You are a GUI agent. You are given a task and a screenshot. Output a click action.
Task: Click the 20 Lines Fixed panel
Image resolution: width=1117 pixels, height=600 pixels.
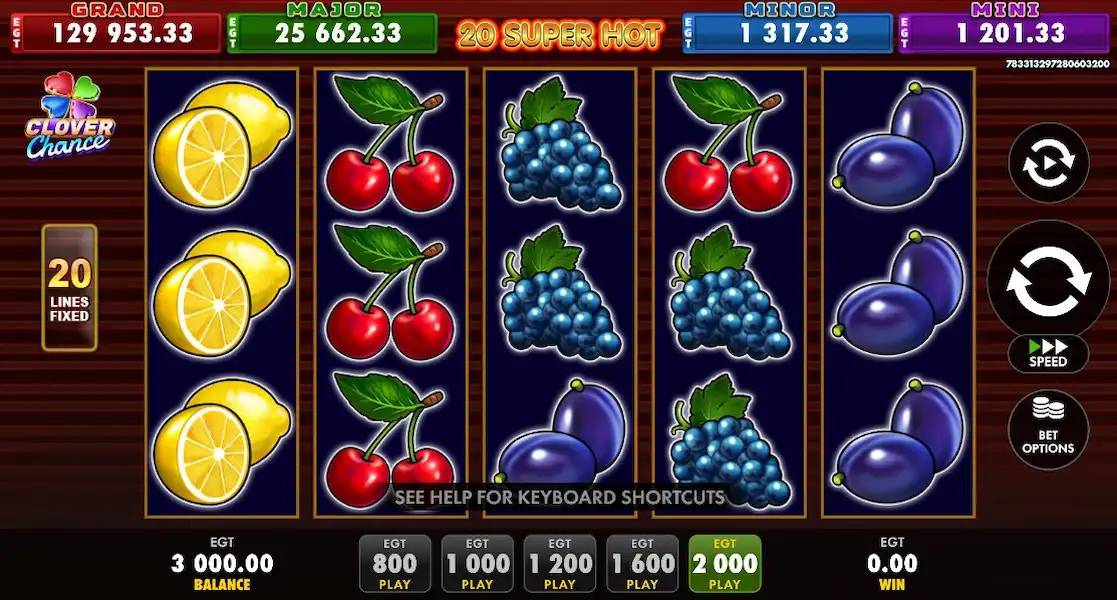click(69, 288)
